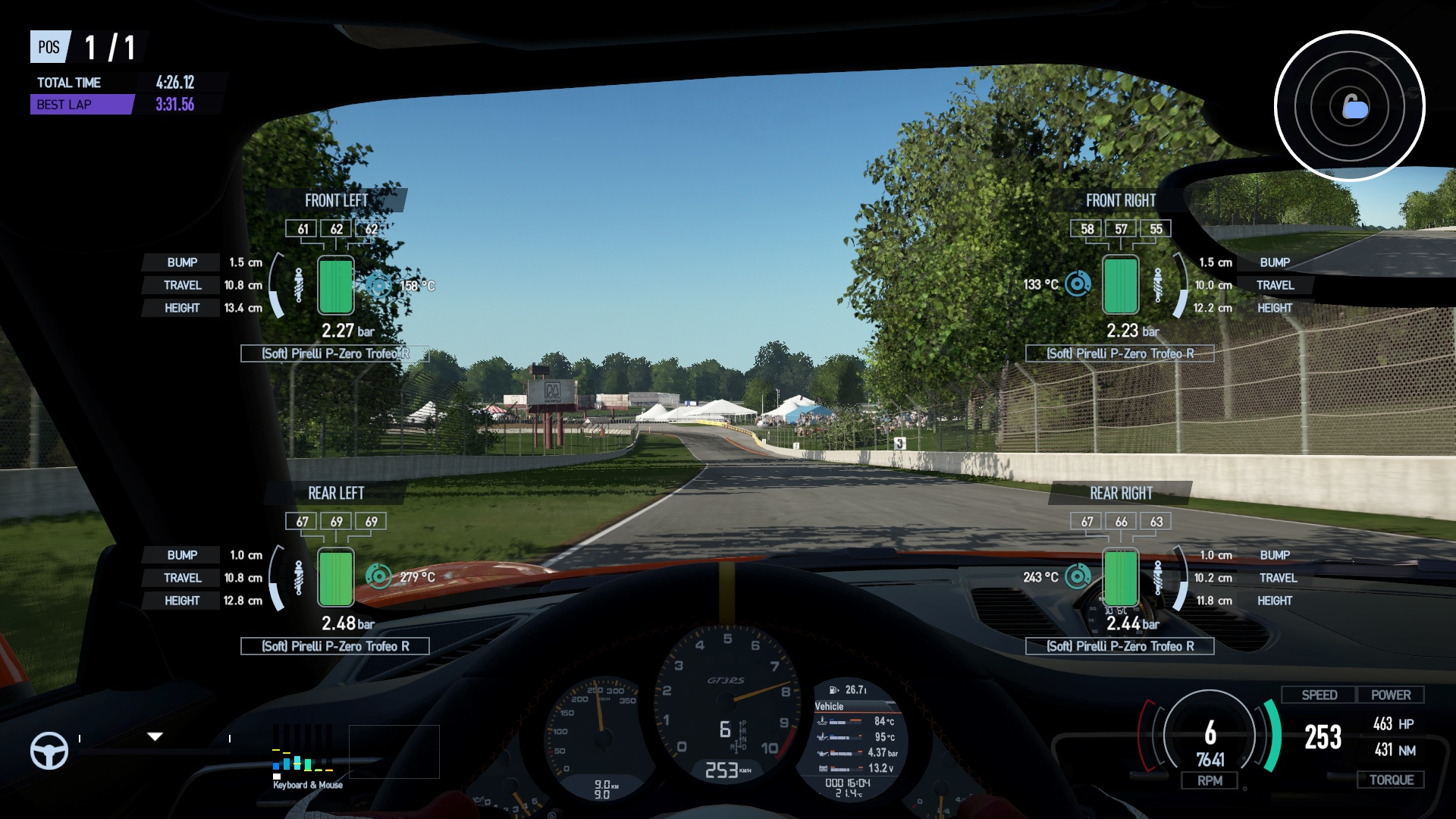The image size is (1456, 819).
Task: Select the rear left brake disc icon
Action: click(x=378, y=577)
